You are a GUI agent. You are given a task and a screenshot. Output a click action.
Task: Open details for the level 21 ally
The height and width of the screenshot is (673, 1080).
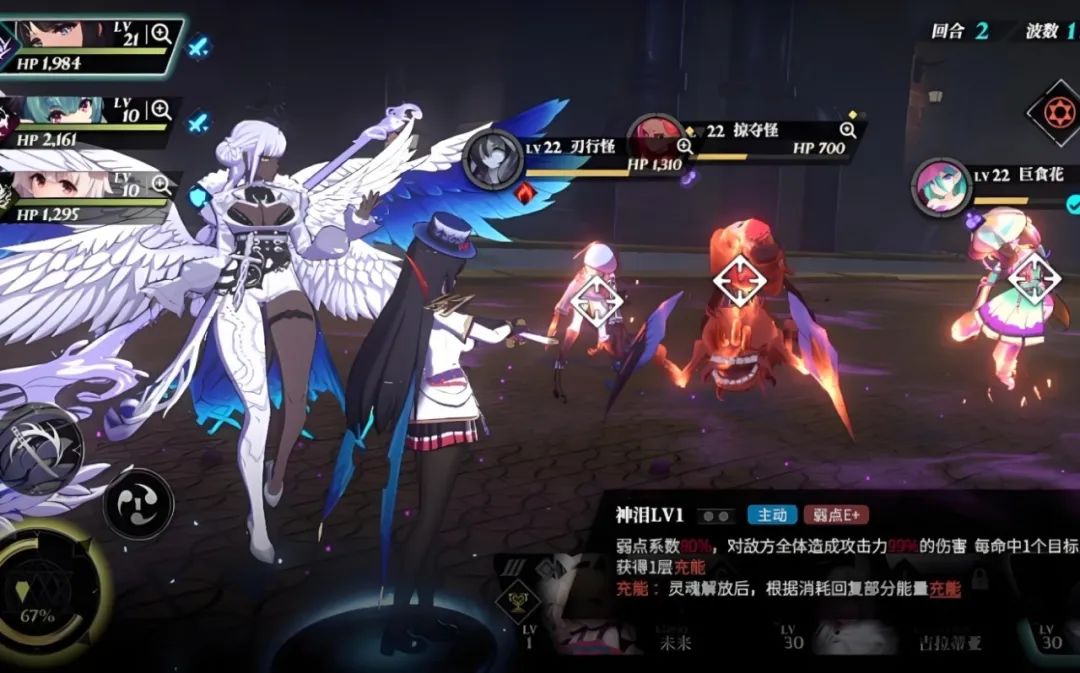[x=161, y=35]
